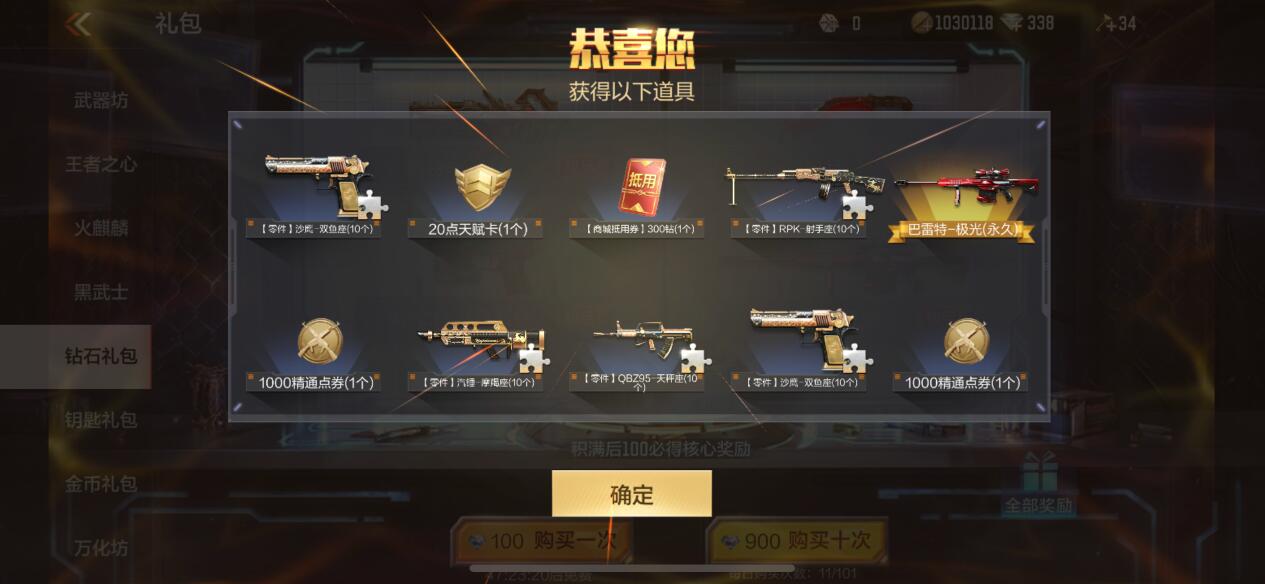This screenshot has width=1265, height=584.
Task: Switch to the 火麒麟 tab
Action: (100, 228)
